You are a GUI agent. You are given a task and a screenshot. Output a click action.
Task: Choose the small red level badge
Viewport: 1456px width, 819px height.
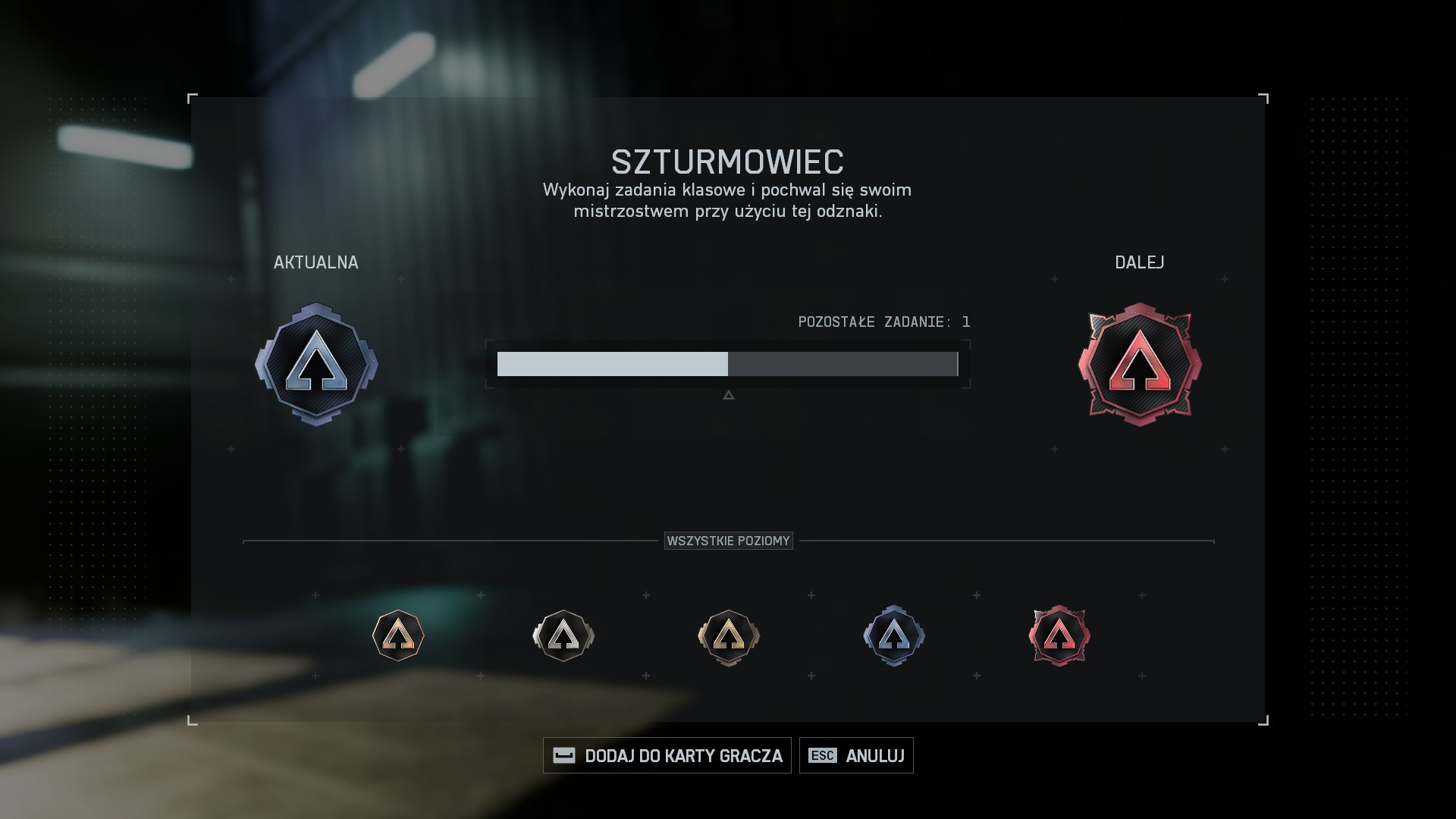(1059, 635)
